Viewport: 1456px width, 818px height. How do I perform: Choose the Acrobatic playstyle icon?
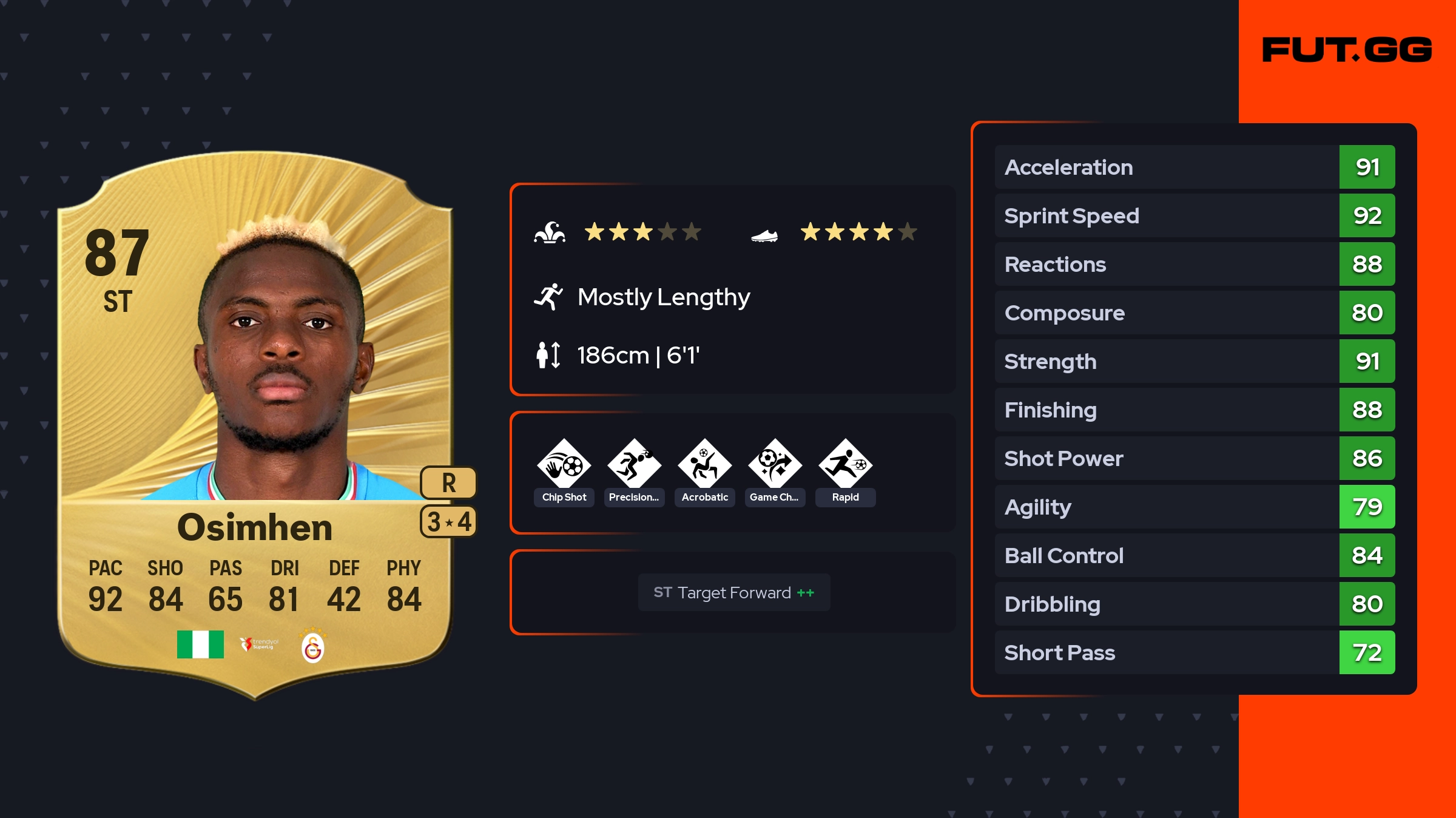[x=704, y=465]
